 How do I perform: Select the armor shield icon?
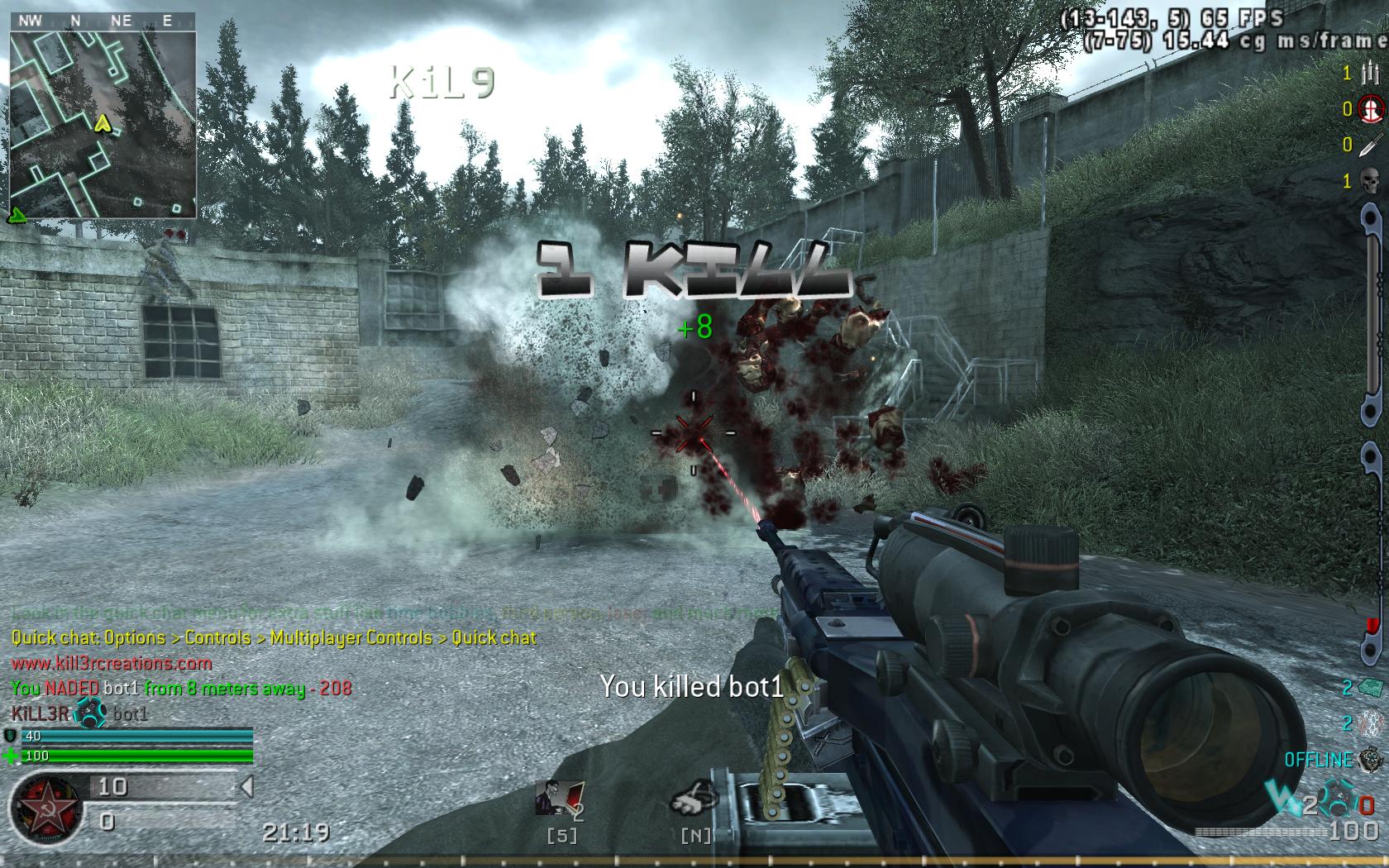11,736
